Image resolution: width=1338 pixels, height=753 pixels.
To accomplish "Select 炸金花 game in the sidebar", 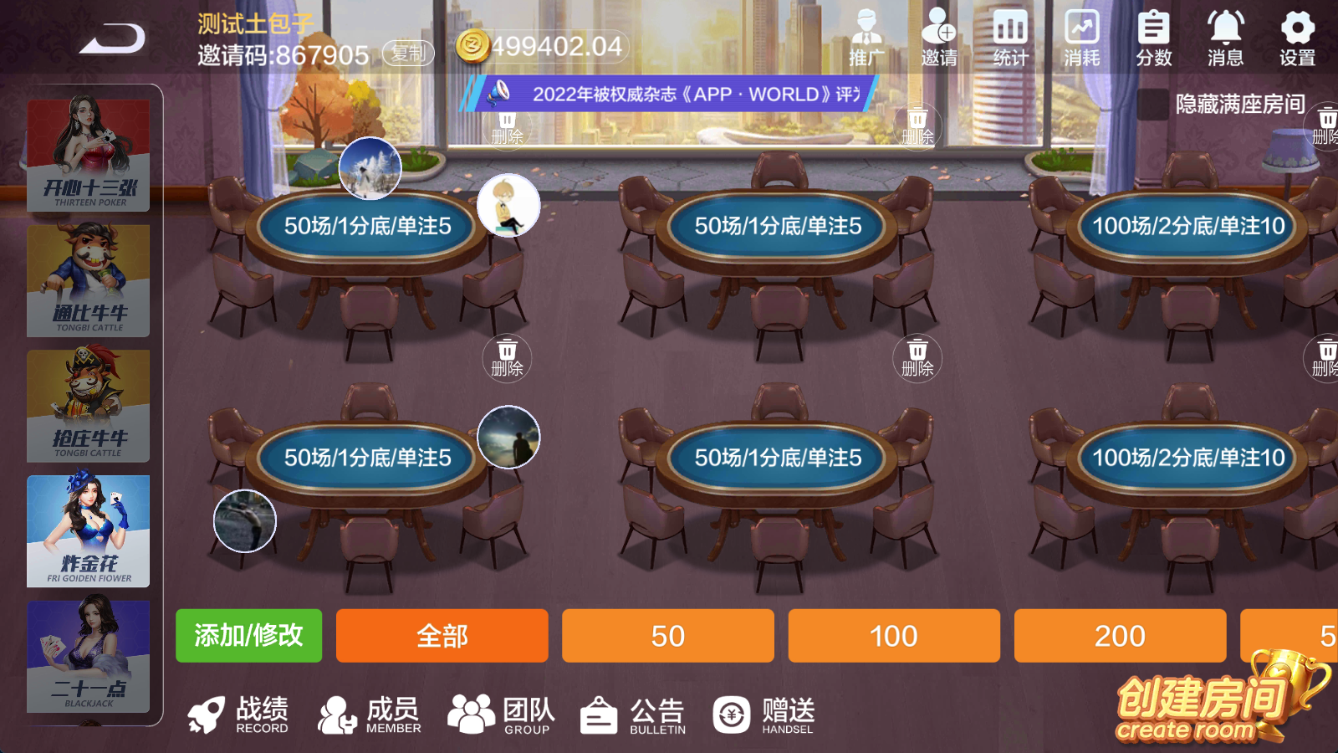I will coord(89,530).
